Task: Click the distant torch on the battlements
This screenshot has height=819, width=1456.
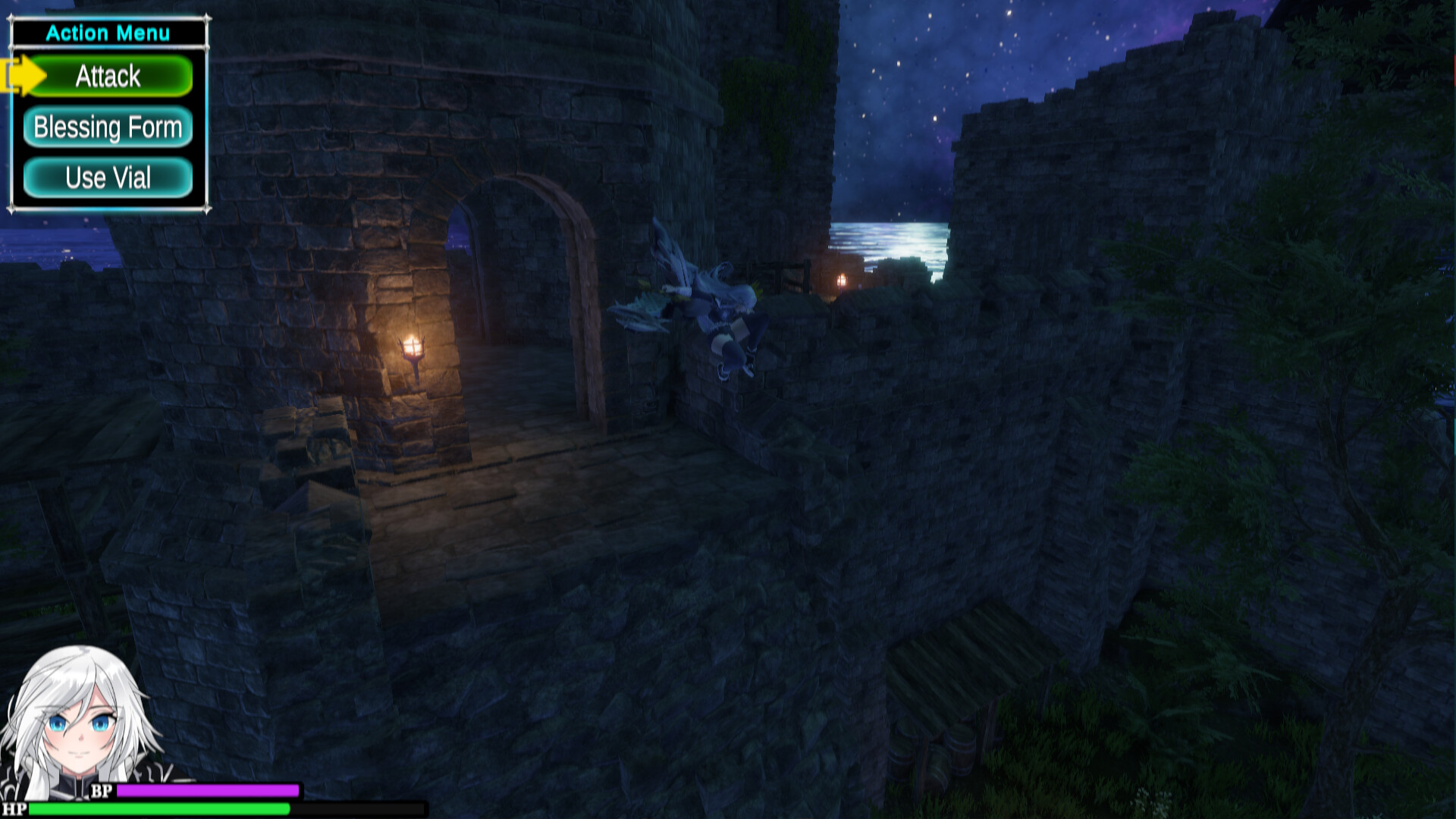Action: (840, 281)
